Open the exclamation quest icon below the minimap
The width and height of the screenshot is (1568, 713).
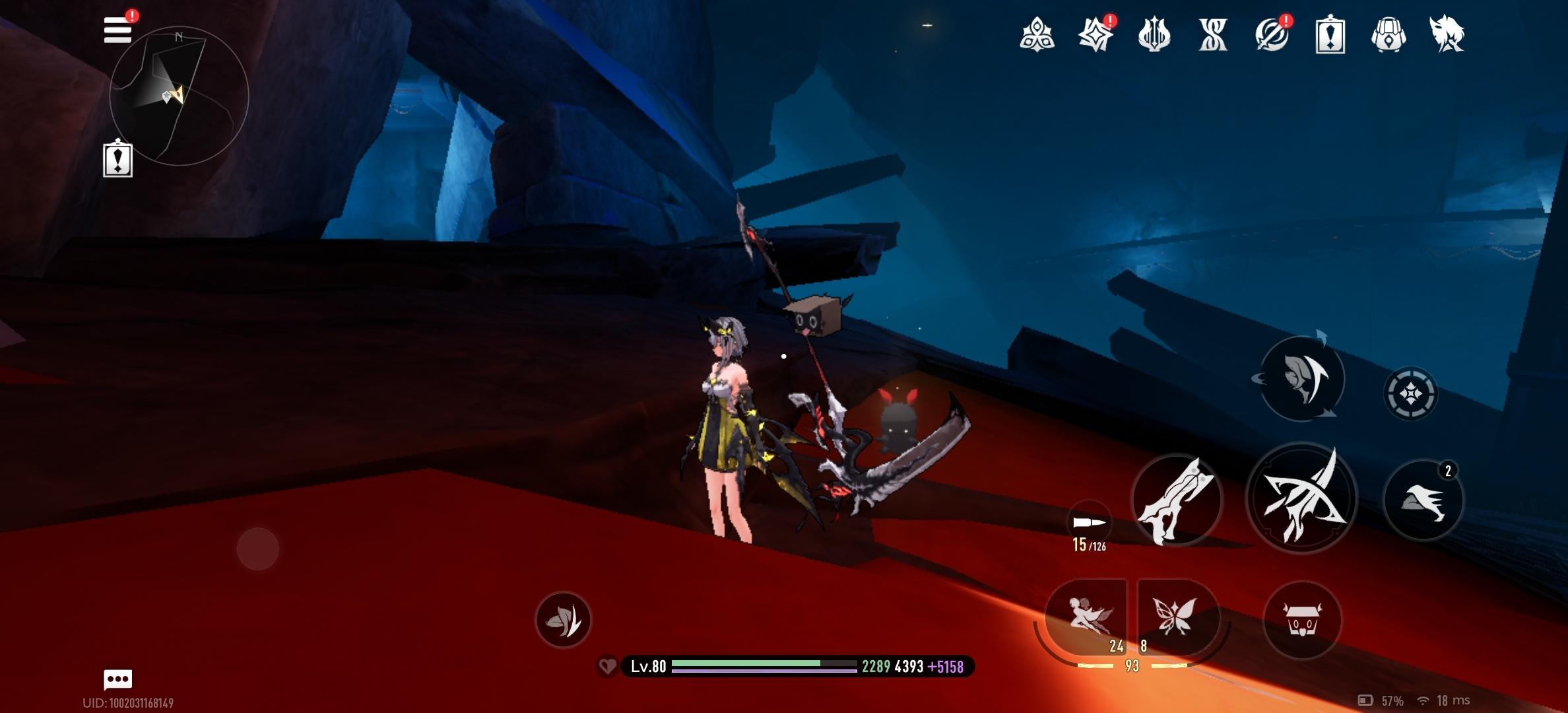pos(118,160)
